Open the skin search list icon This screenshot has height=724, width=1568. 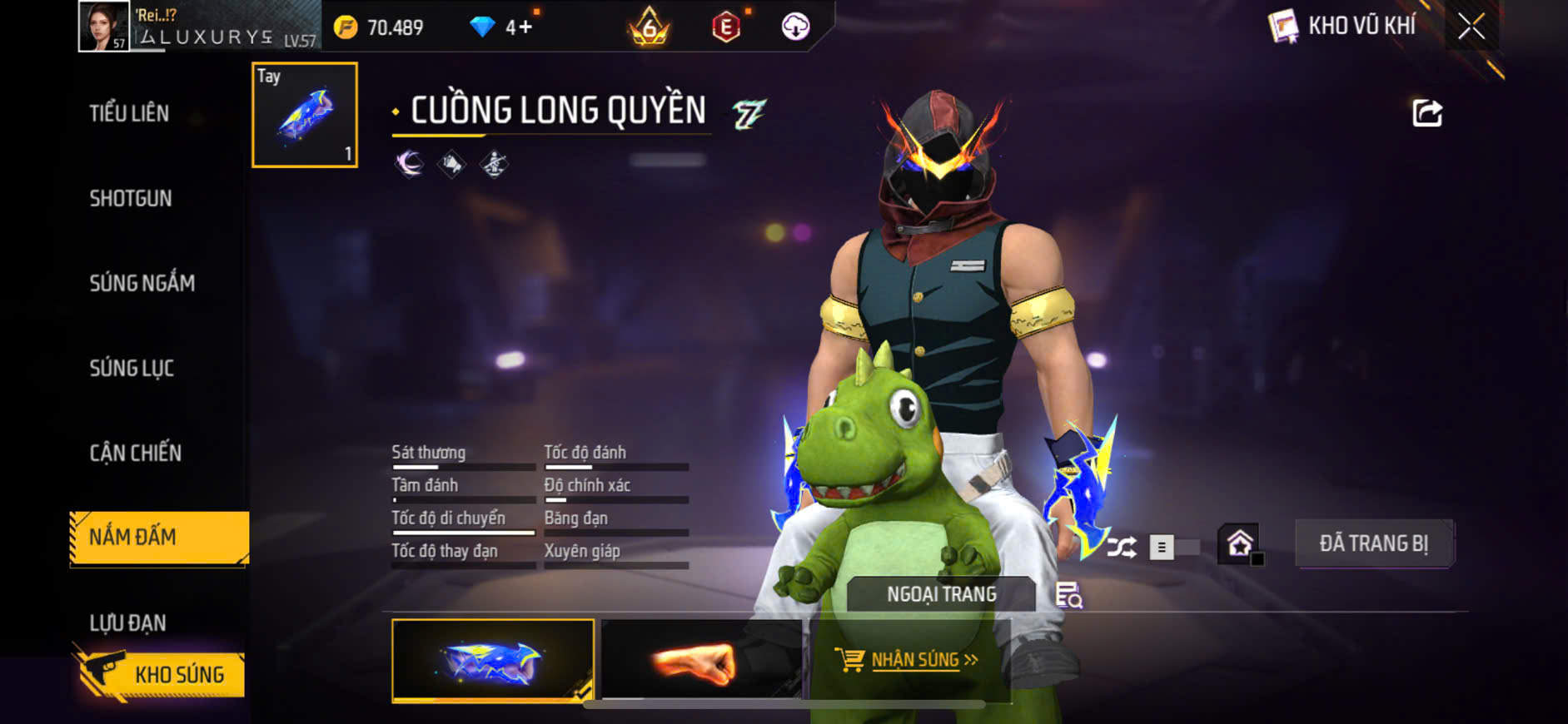1068,595
